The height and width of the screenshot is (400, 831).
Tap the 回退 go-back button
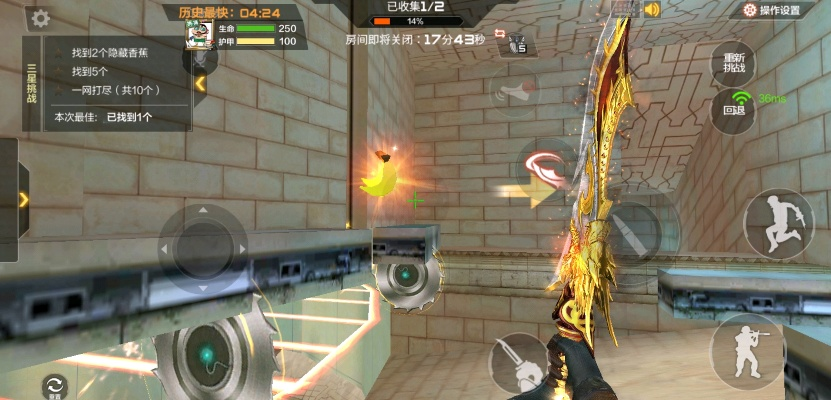coord(734,109)
